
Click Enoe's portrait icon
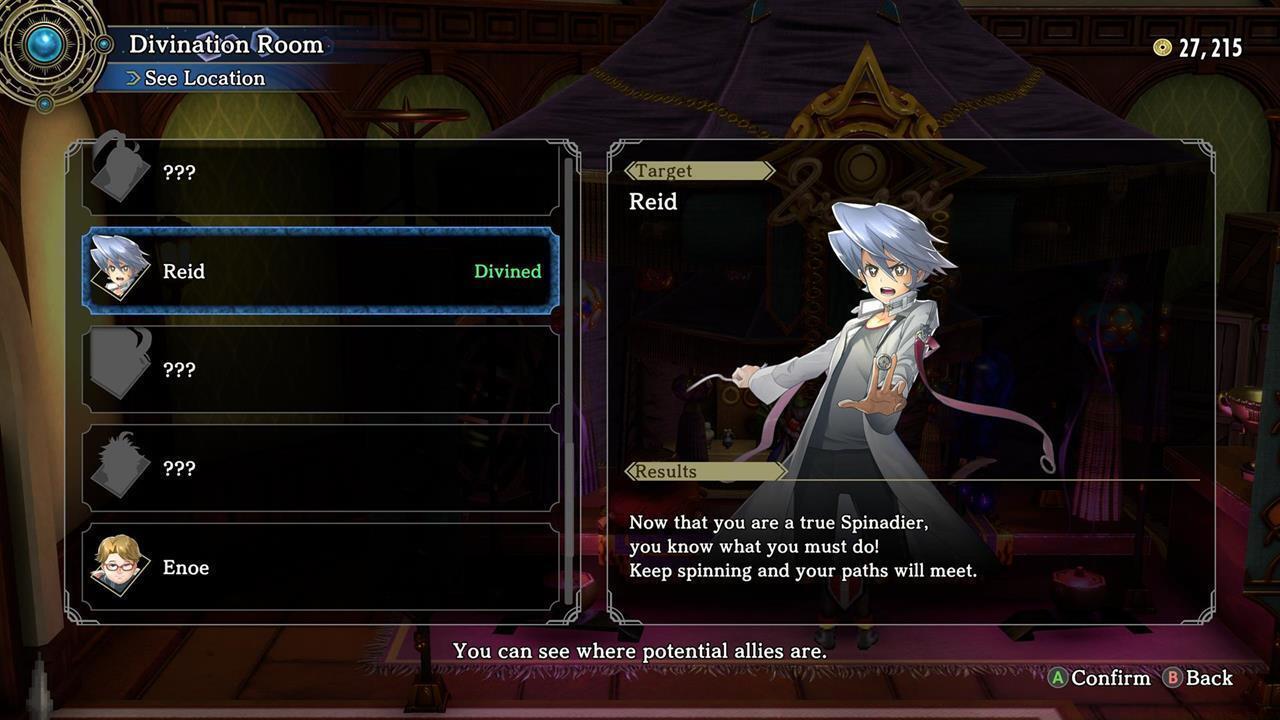click(x=117, y=567)
